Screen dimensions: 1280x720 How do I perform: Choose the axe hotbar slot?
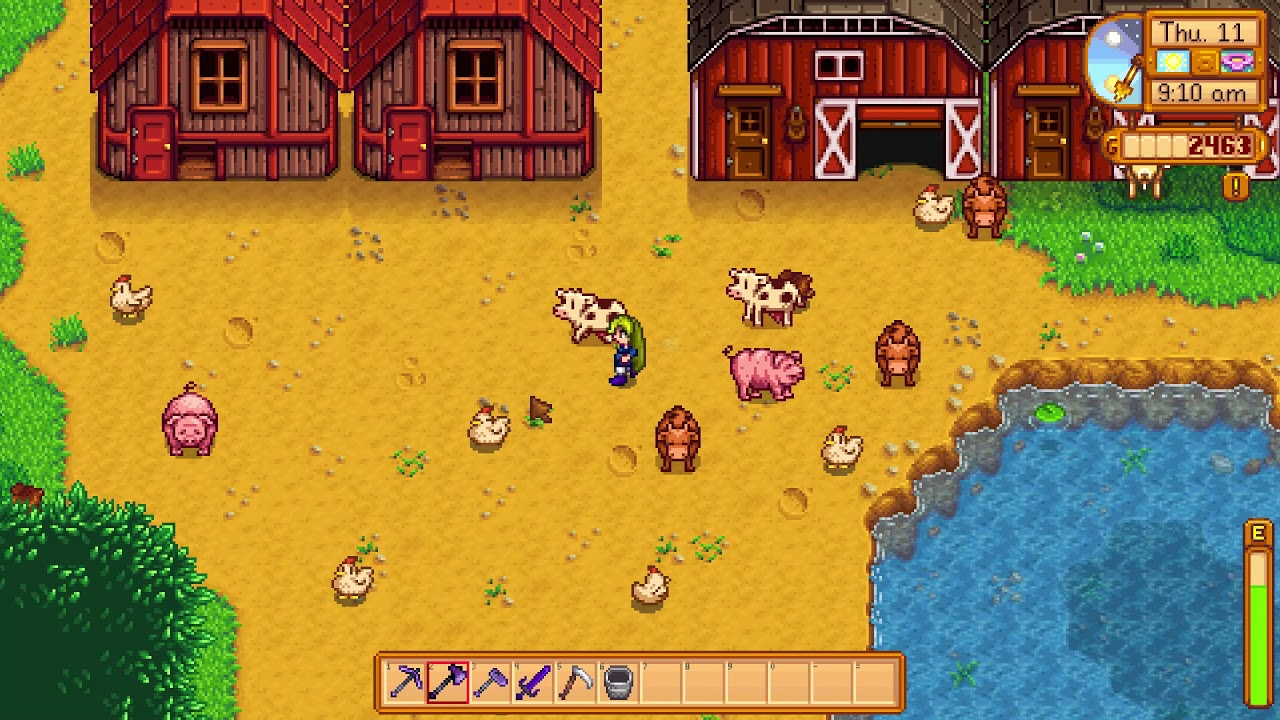coord(448,682)
